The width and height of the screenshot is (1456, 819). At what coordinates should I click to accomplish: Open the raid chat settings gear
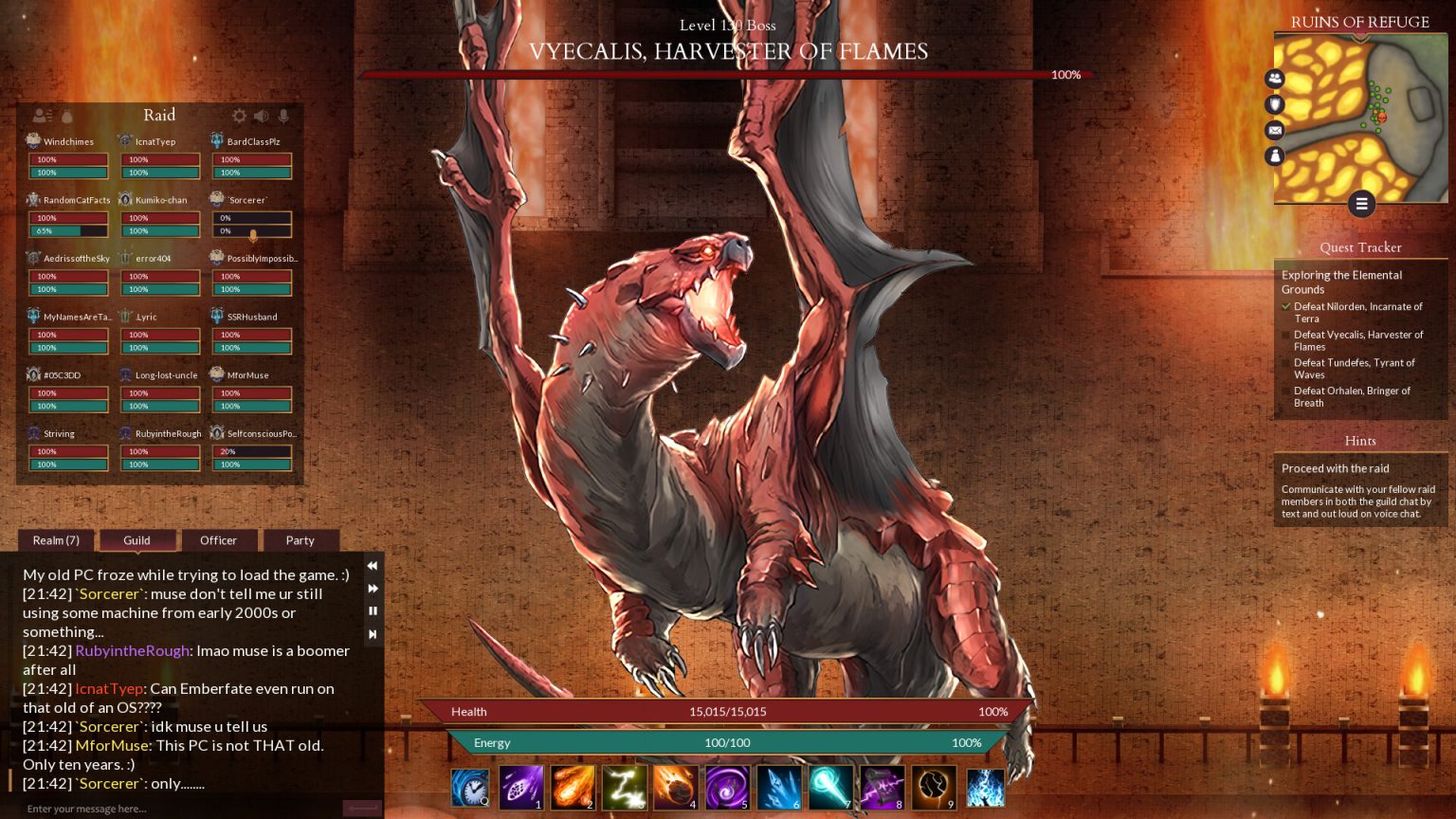[x=239, y=116]
